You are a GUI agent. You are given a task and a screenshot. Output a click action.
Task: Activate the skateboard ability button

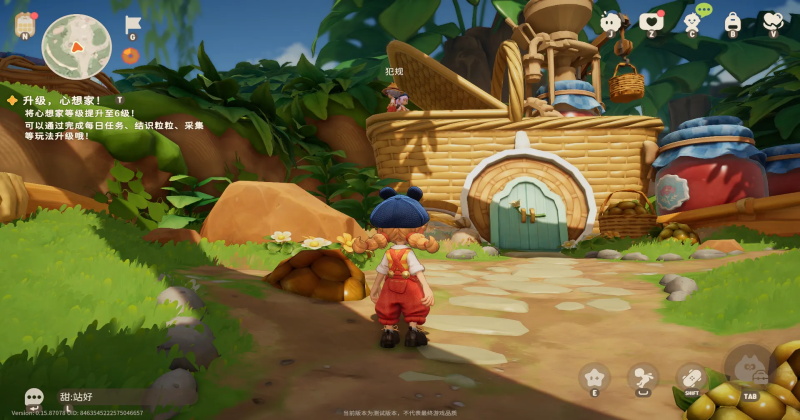691,378
